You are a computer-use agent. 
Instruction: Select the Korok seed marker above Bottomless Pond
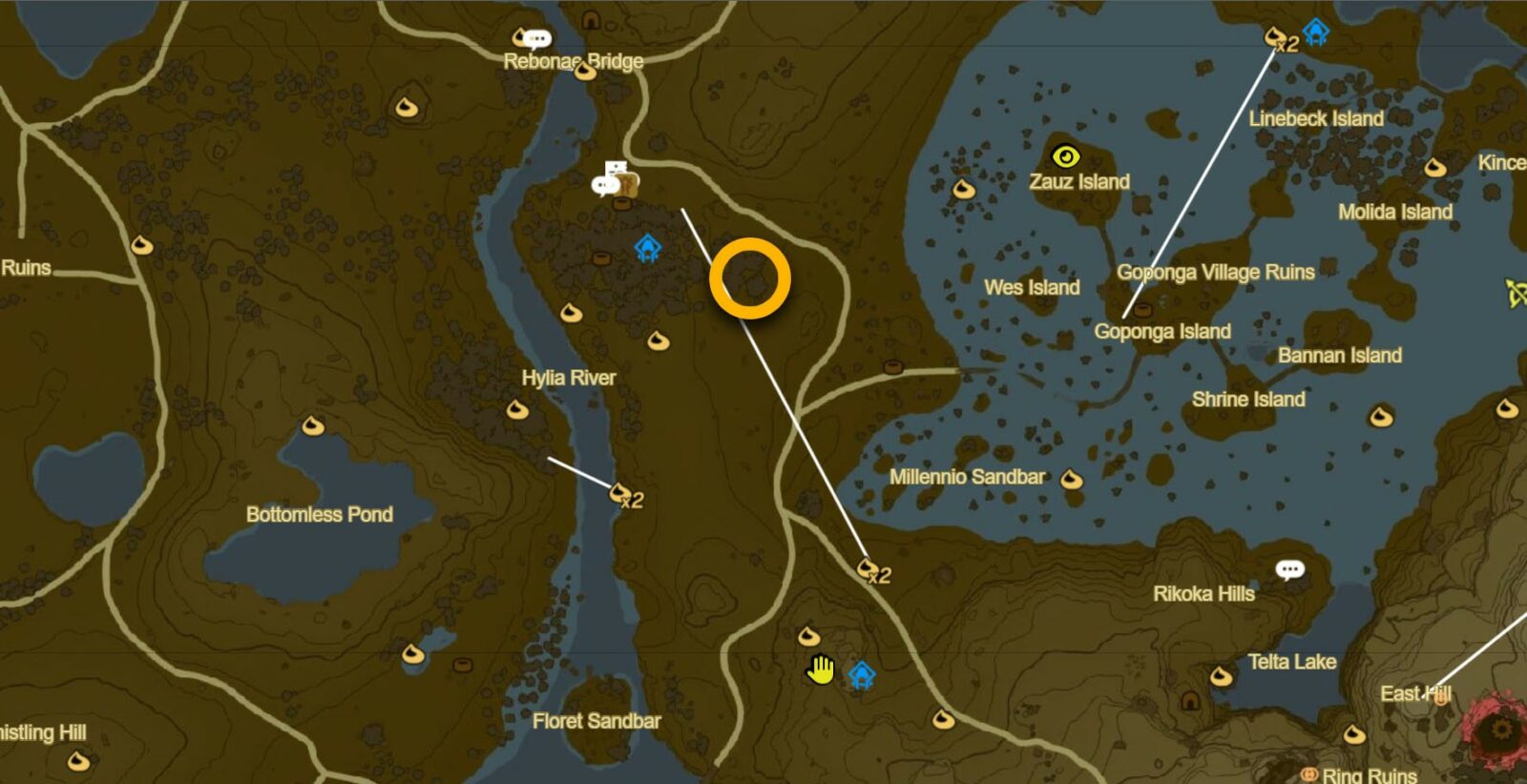click(312, 425)
